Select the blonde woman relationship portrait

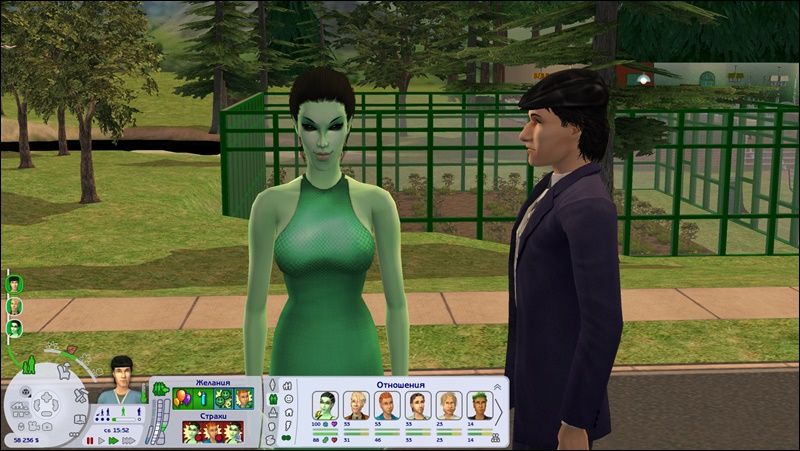click(358, 405)
